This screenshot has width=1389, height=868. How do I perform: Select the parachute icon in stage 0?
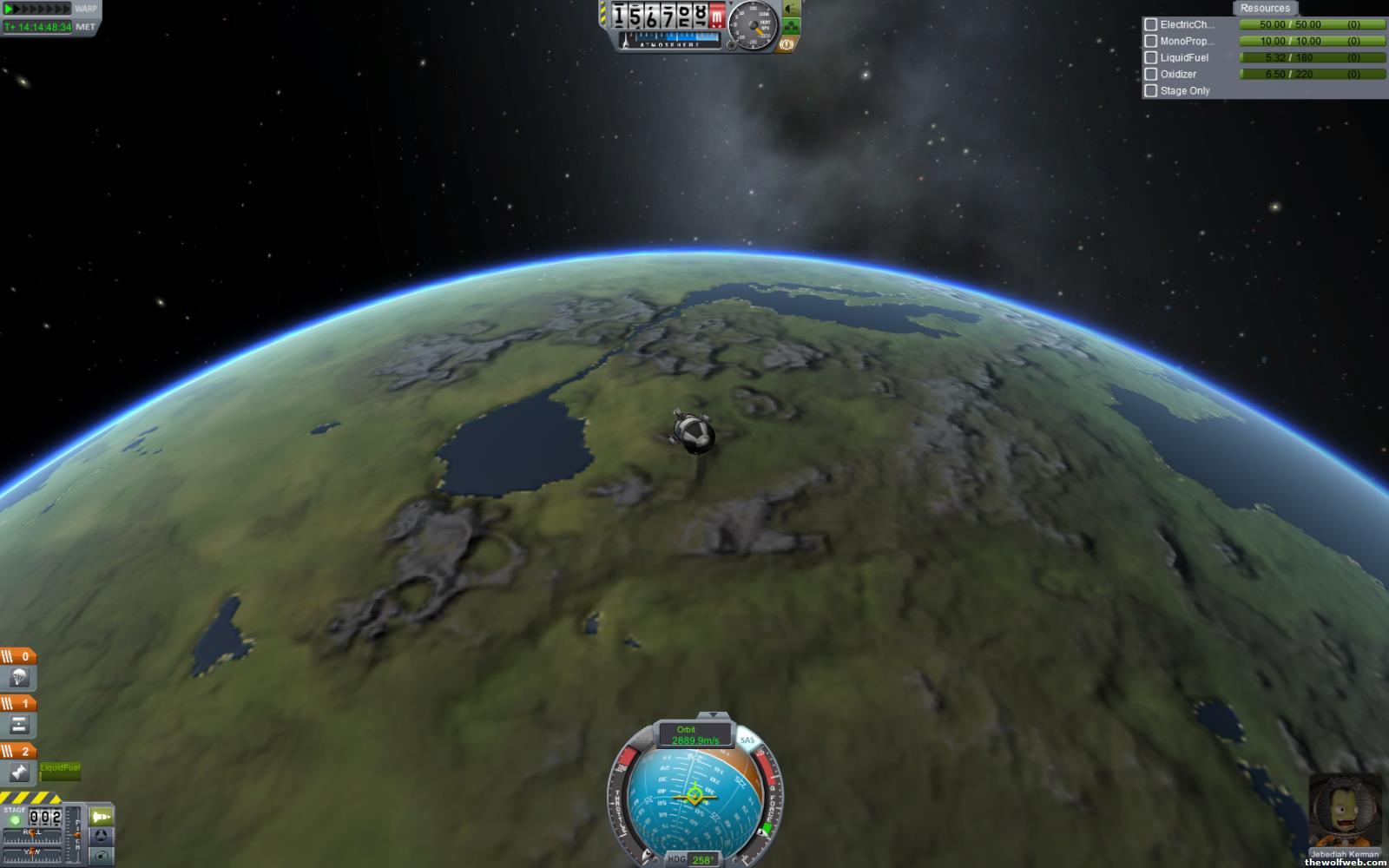[x=19, y=677]
